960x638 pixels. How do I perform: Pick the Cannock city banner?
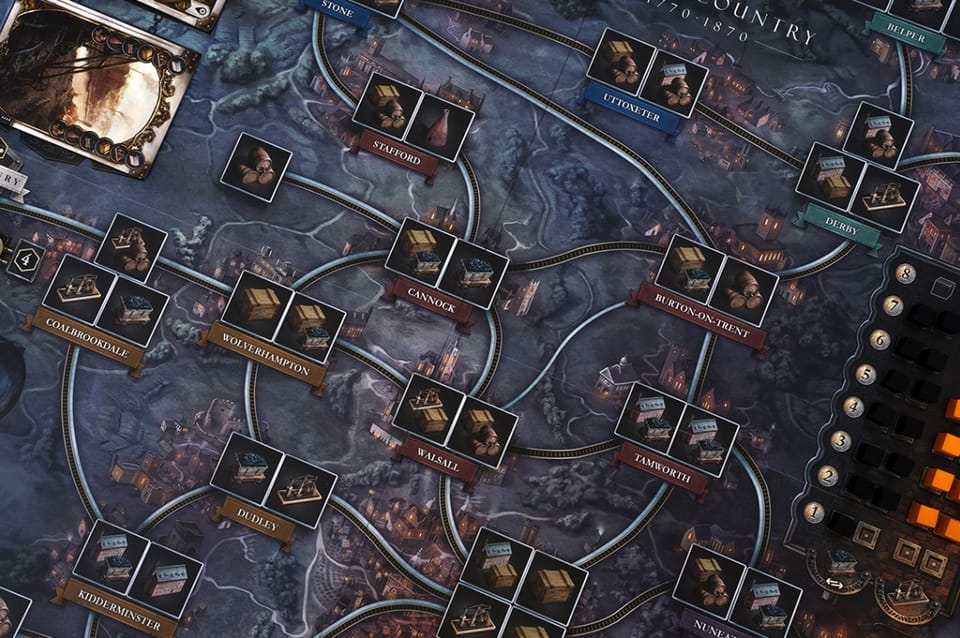click(430, 301)
